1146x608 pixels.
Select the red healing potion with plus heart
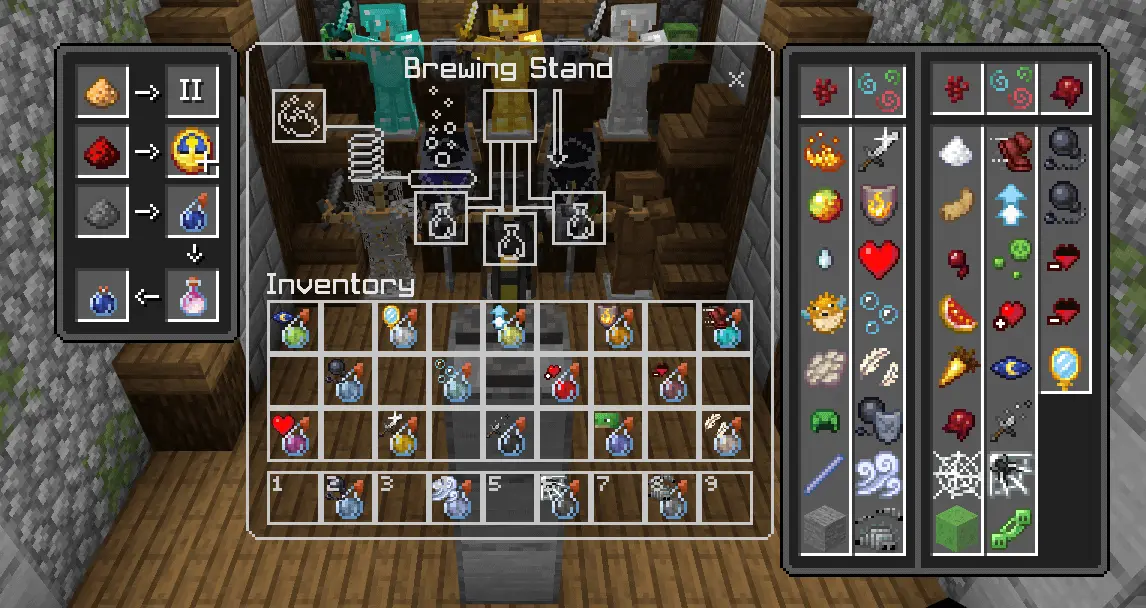click(563, 380)
